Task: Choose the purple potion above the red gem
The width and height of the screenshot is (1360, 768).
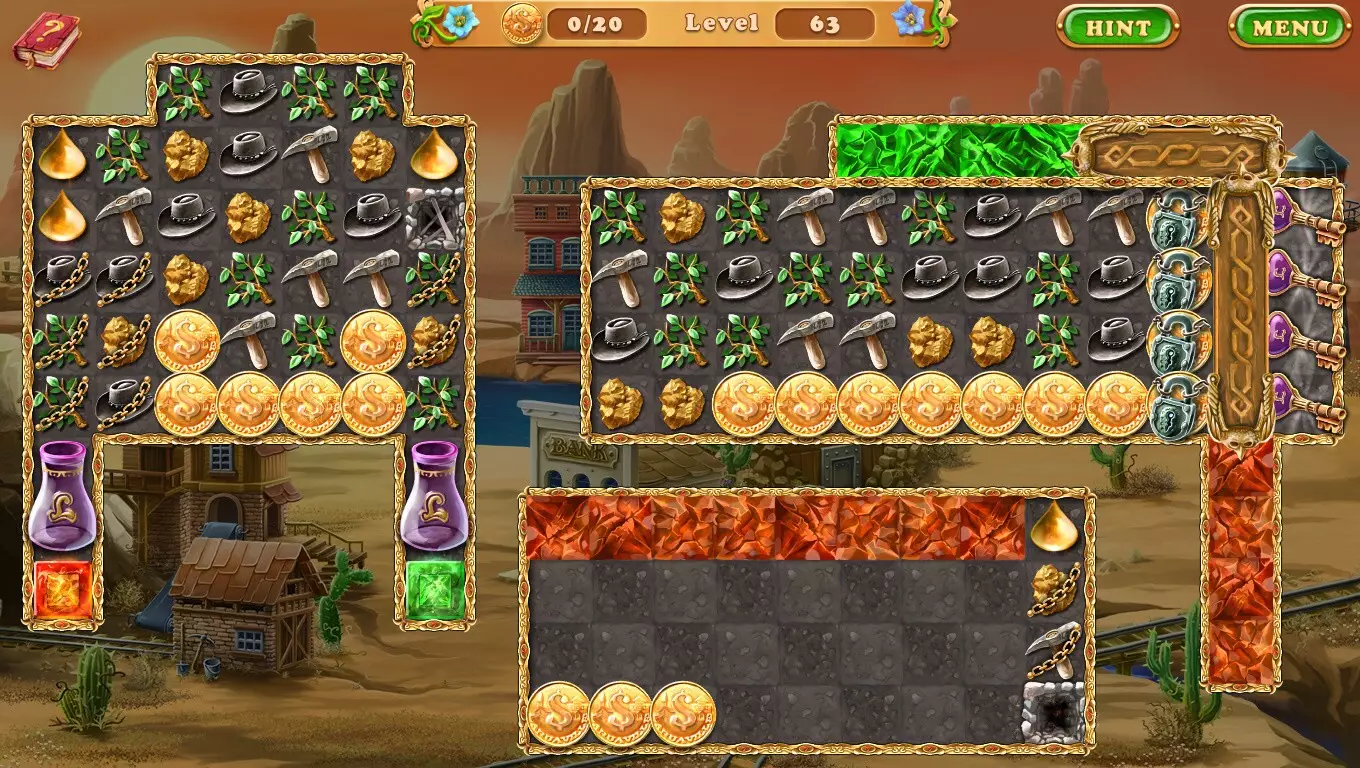Action: (x=62, y=495)
